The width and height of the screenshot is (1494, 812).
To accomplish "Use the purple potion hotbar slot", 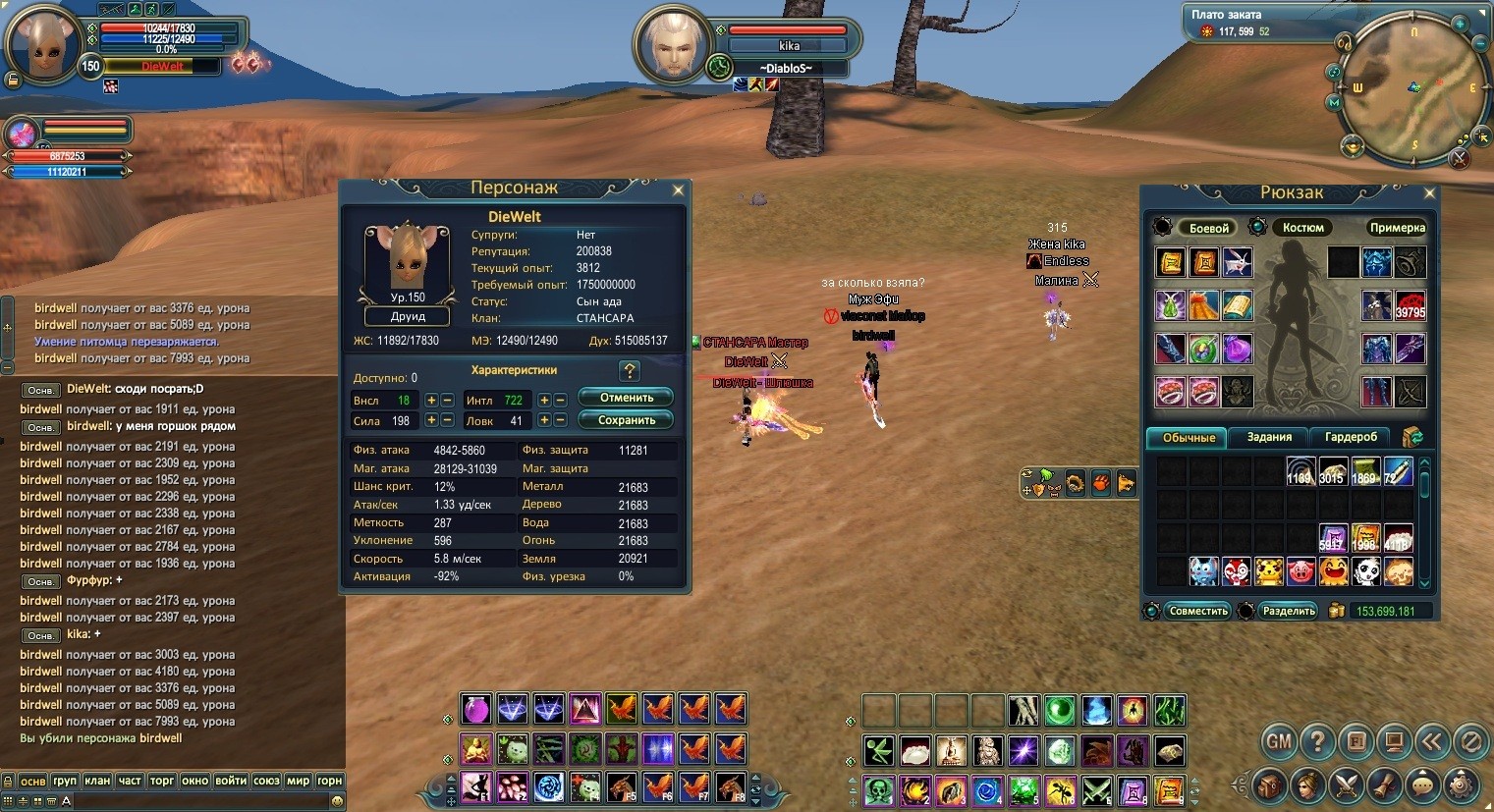I will coord(476,709).
